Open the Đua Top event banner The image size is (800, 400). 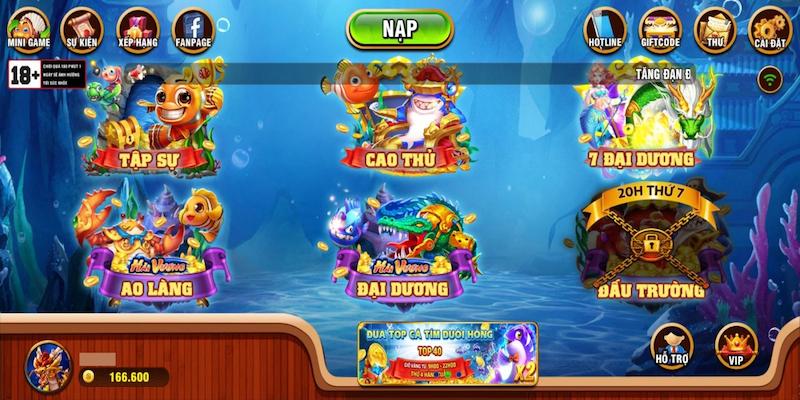[447, 353]
